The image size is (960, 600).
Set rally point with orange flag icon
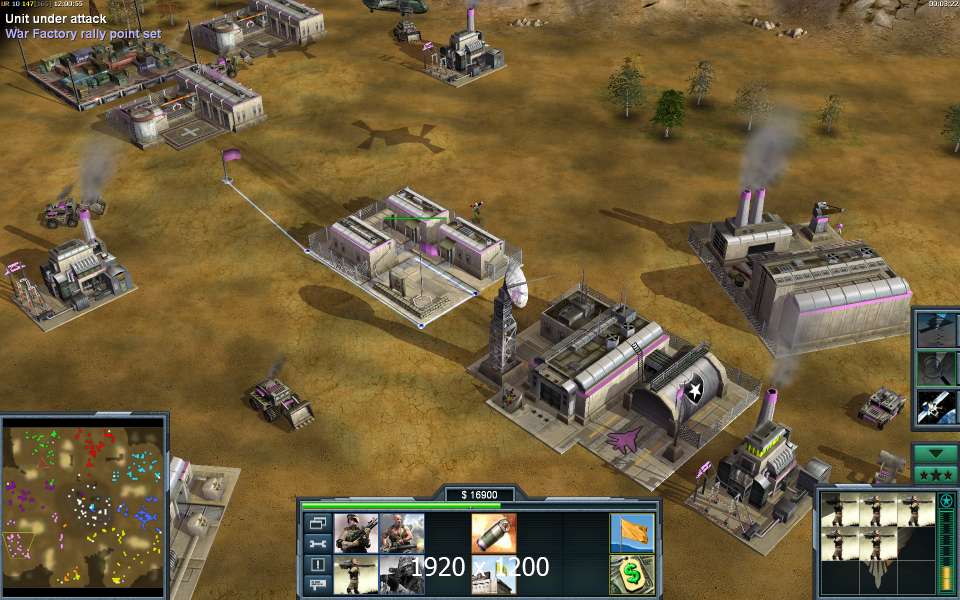pyautogui.click(x=631, y=534)
